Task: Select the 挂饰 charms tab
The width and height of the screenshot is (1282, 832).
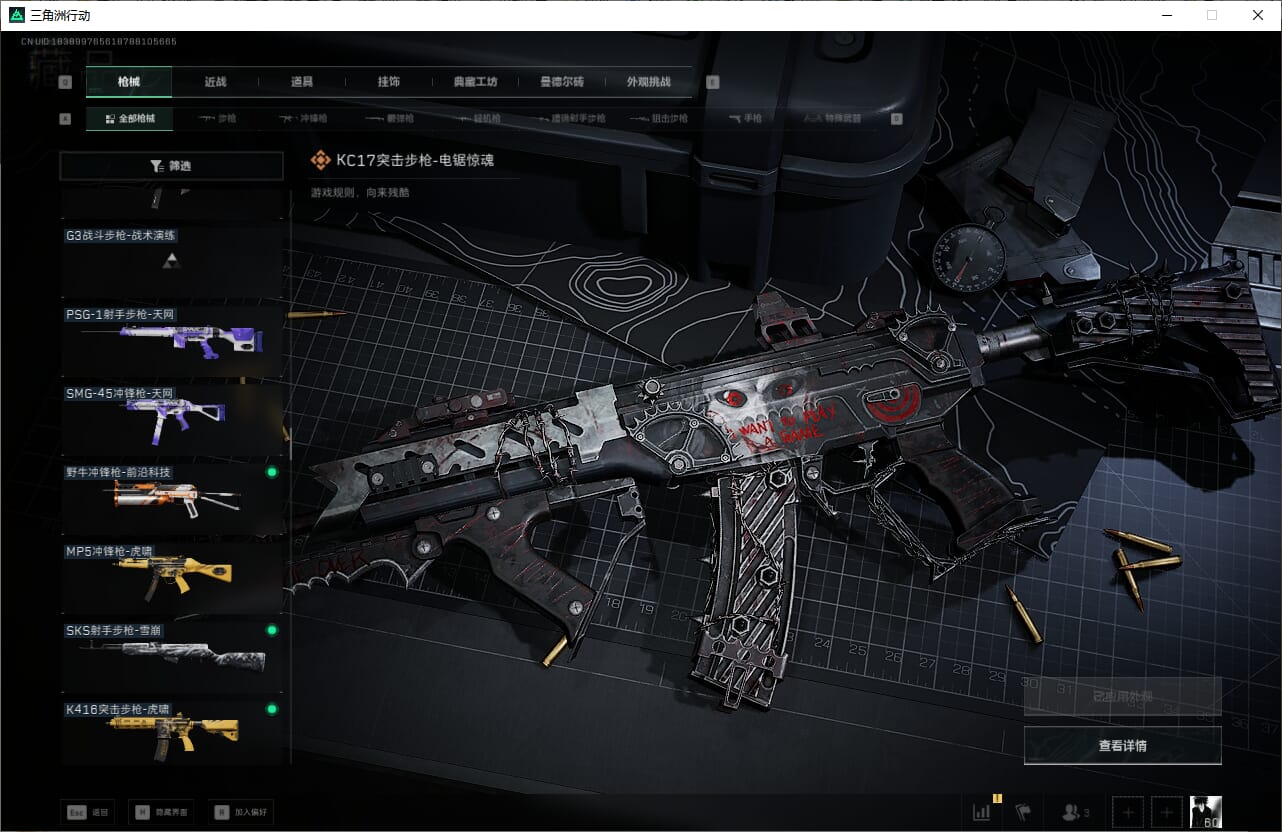Action: coord(388,82)
